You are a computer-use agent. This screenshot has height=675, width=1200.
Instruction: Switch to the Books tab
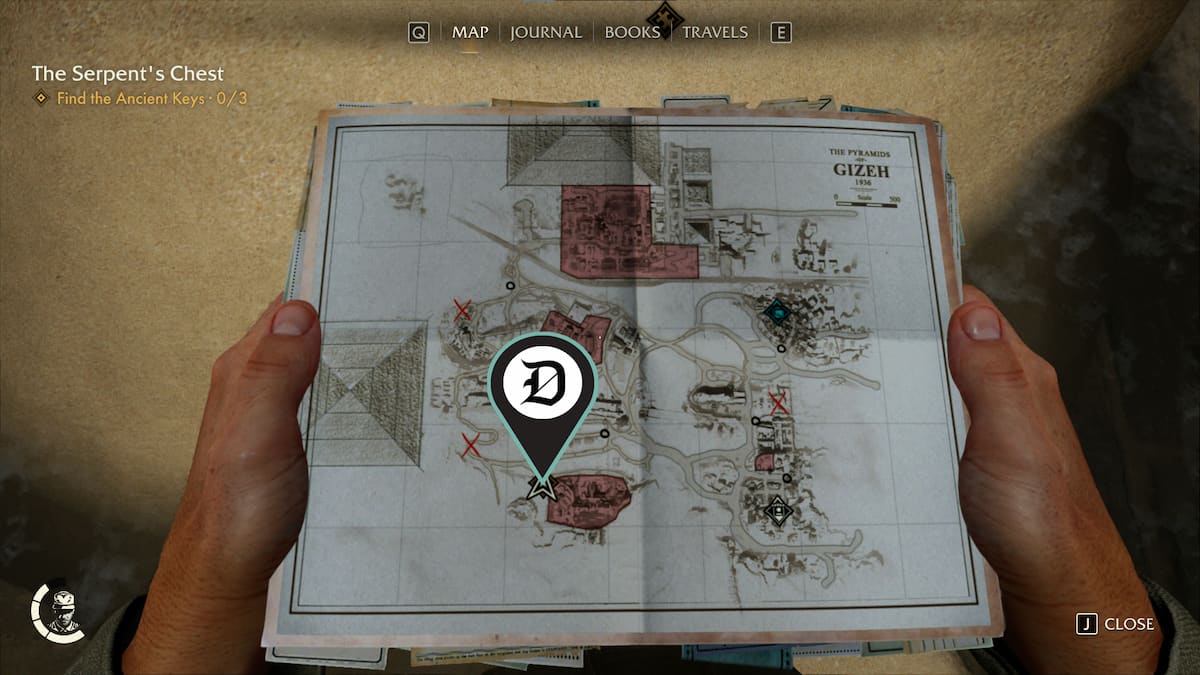click(x=632, y=32)
